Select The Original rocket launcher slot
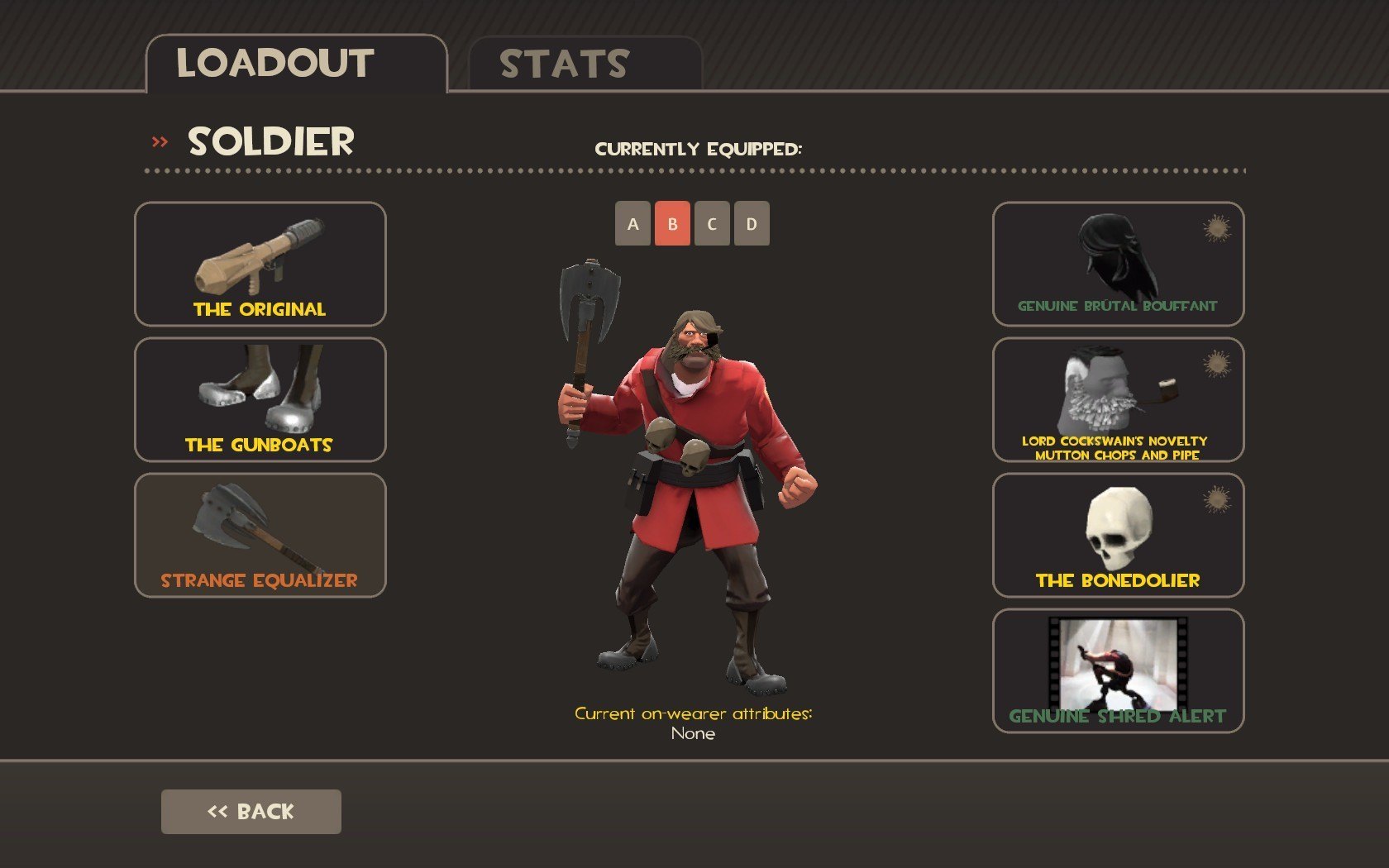The image size is (1389, 868). click(x=260, y=264)
